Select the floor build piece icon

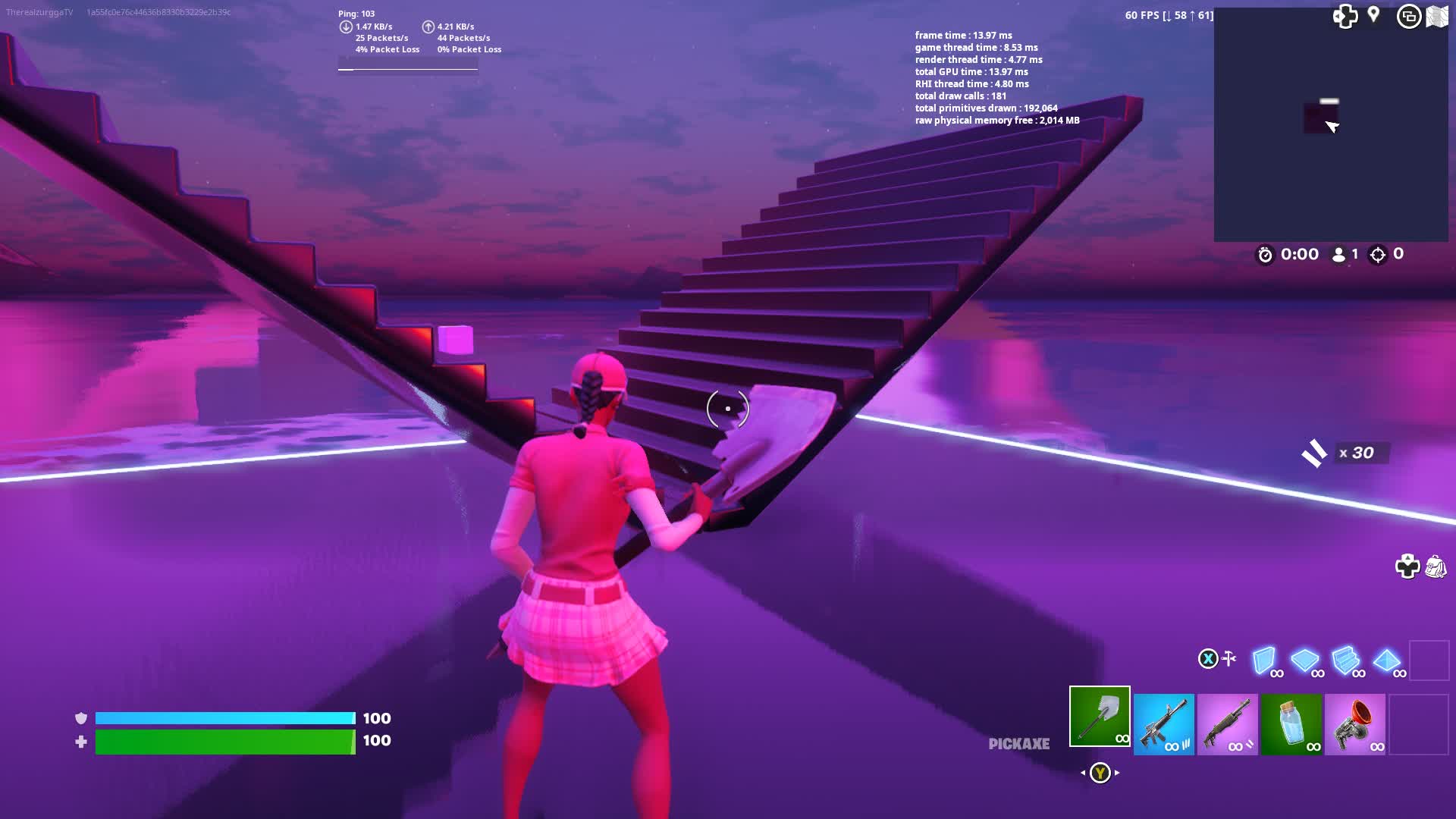click(x=1304, y=658)
